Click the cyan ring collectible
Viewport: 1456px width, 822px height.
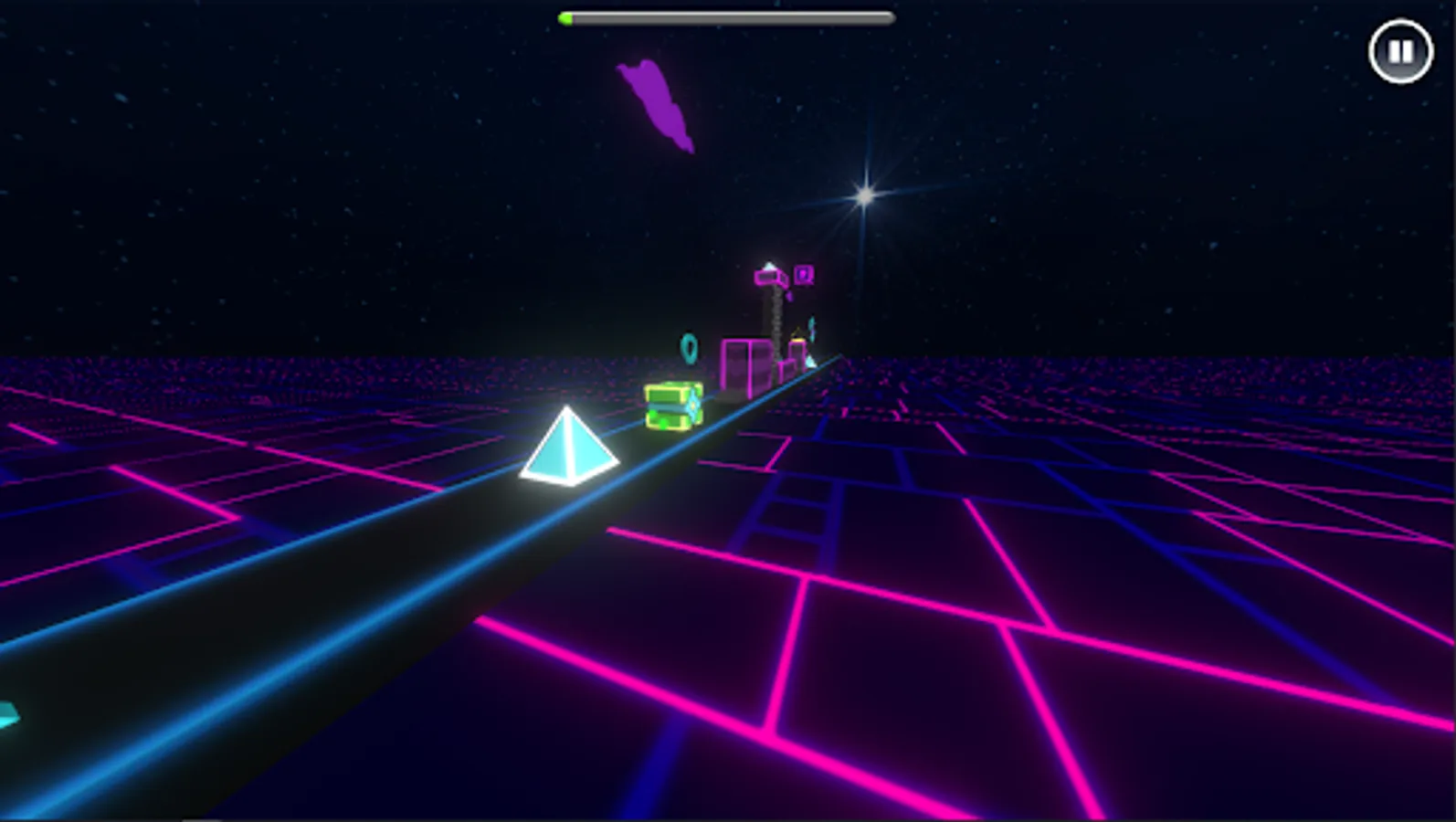[x=688, y=348]
